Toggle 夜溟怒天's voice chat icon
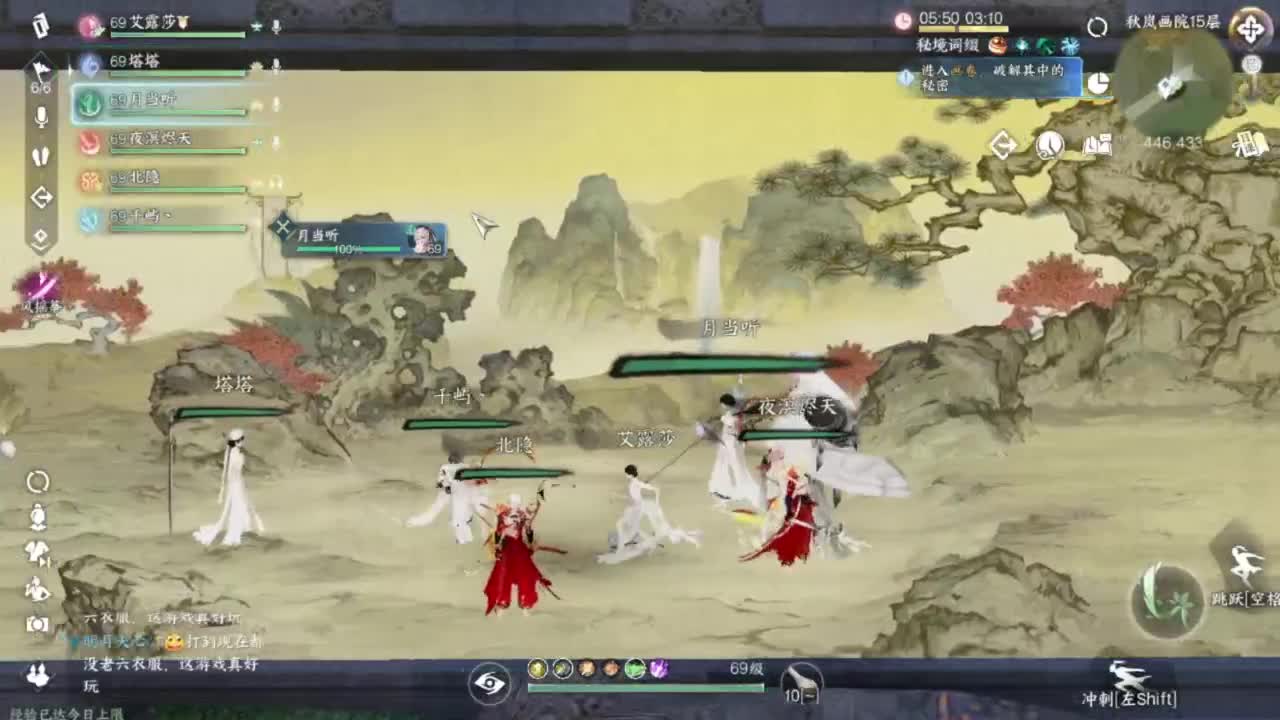 pyautogui.click(x=276, y=141)
